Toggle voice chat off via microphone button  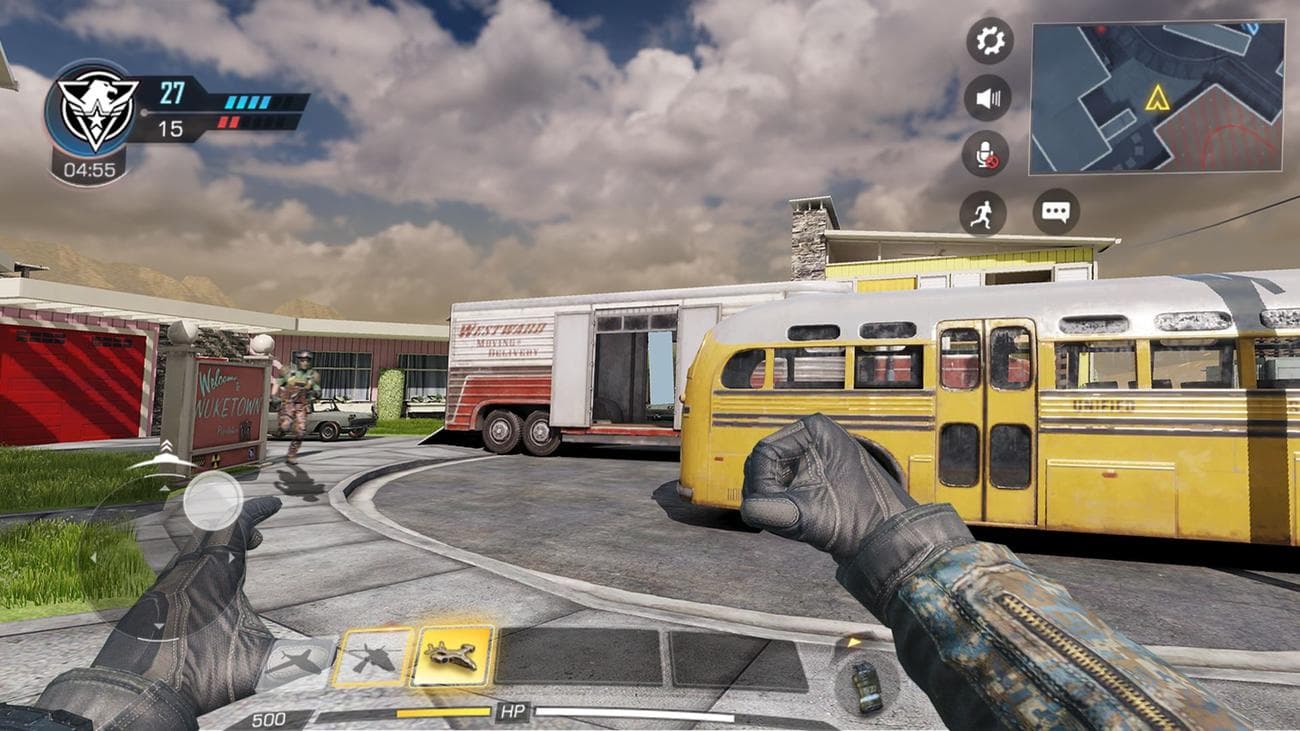tap(986, 152)
